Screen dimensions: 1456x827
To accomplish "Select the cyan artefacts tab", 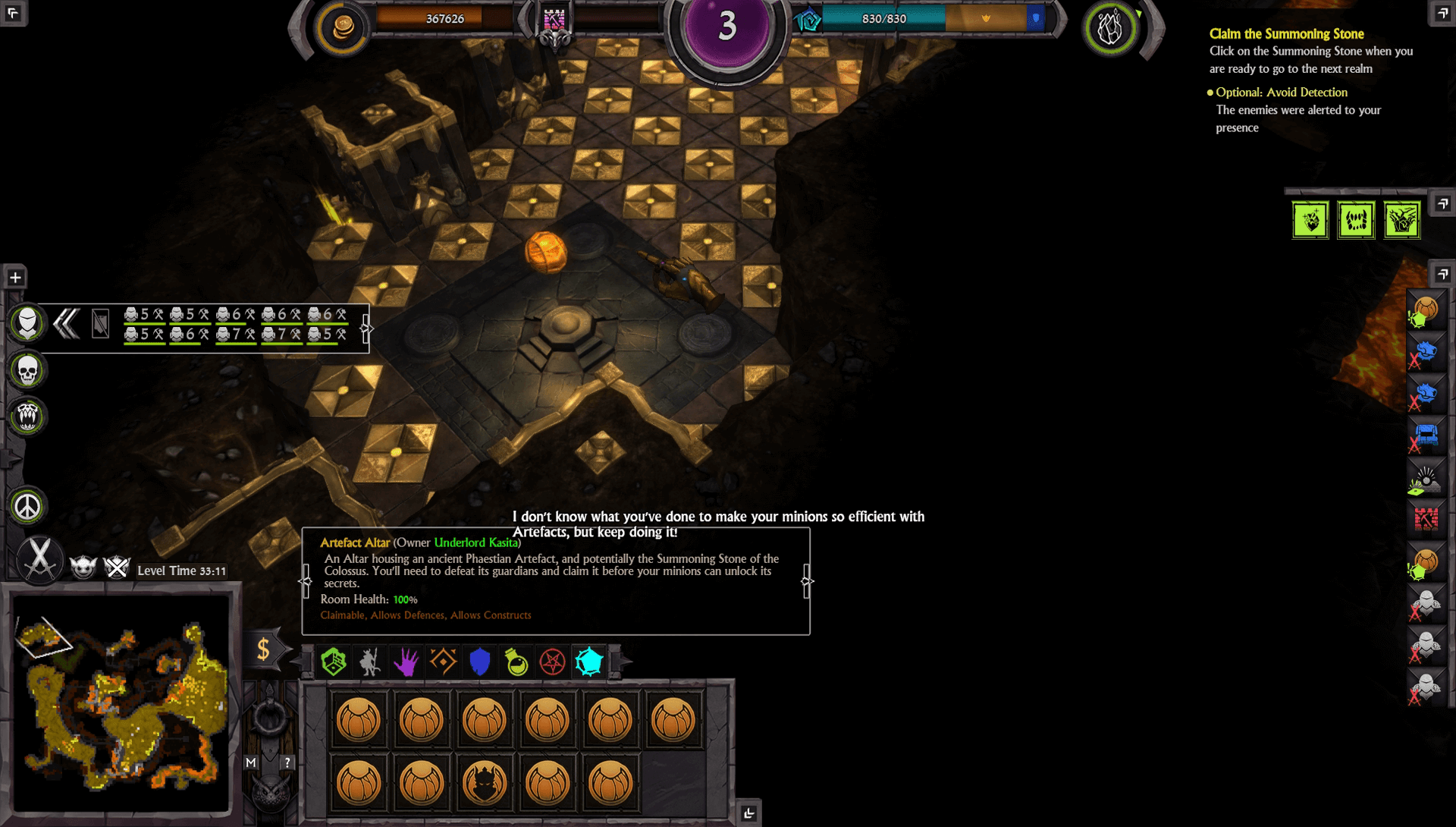I will point(589,662).
